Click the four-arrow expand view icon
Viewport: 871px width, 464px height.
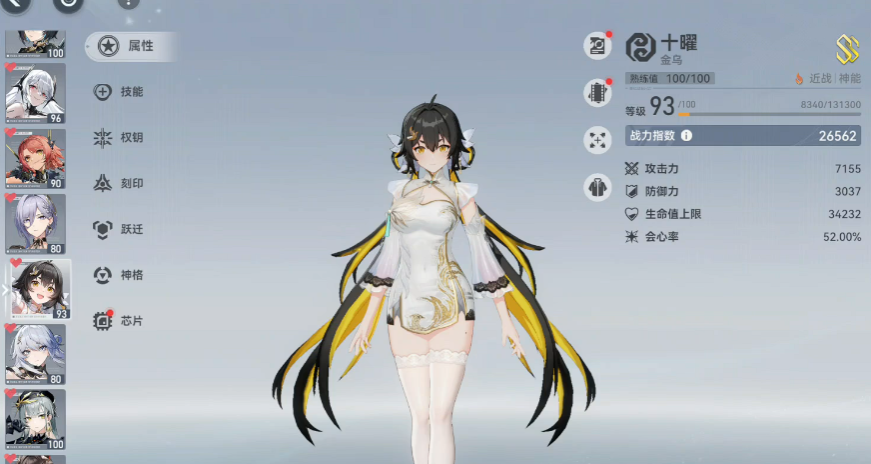(598, 140)
